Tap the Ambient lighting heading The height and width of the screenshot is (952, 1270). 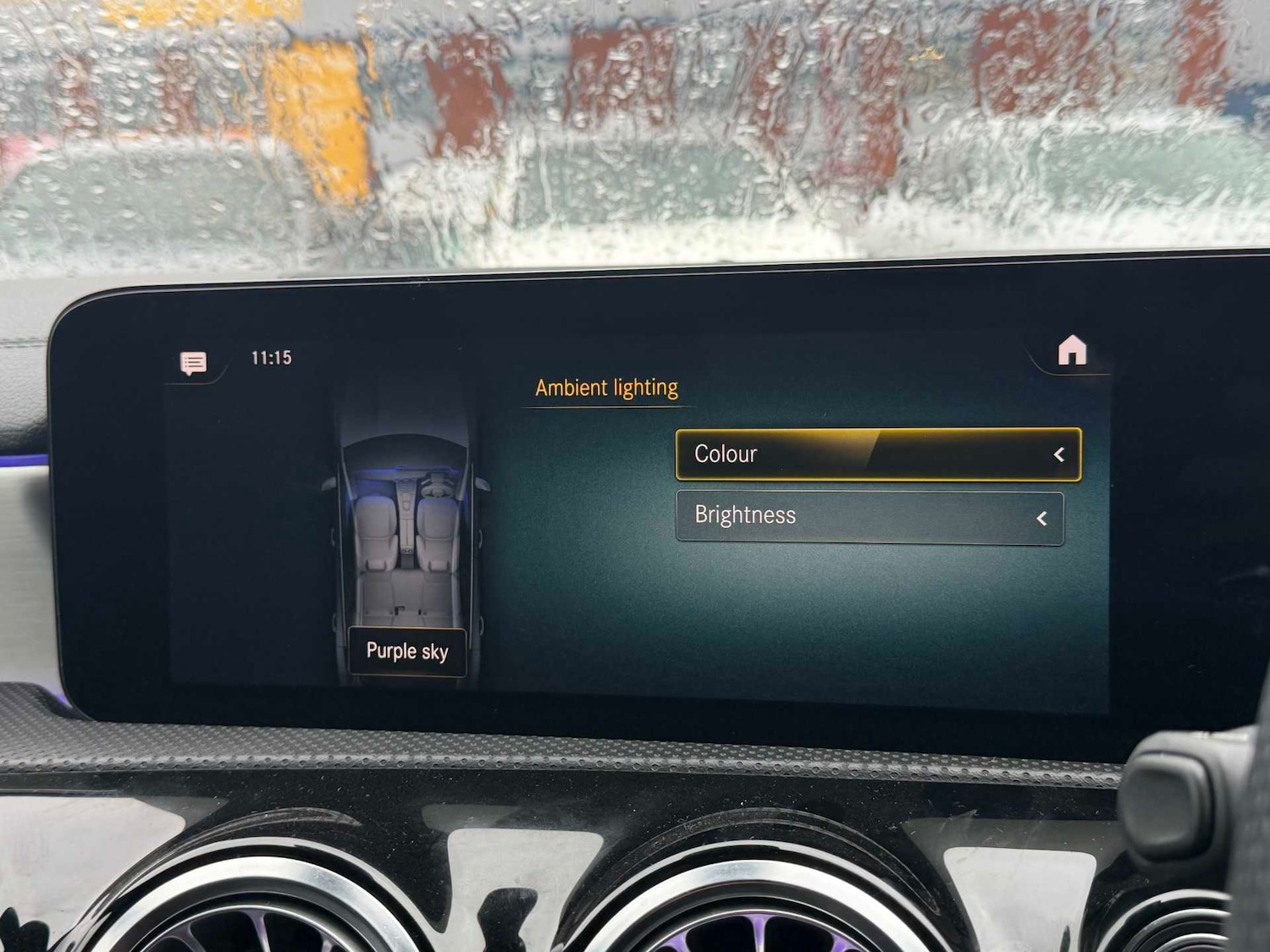coord(606,387)
